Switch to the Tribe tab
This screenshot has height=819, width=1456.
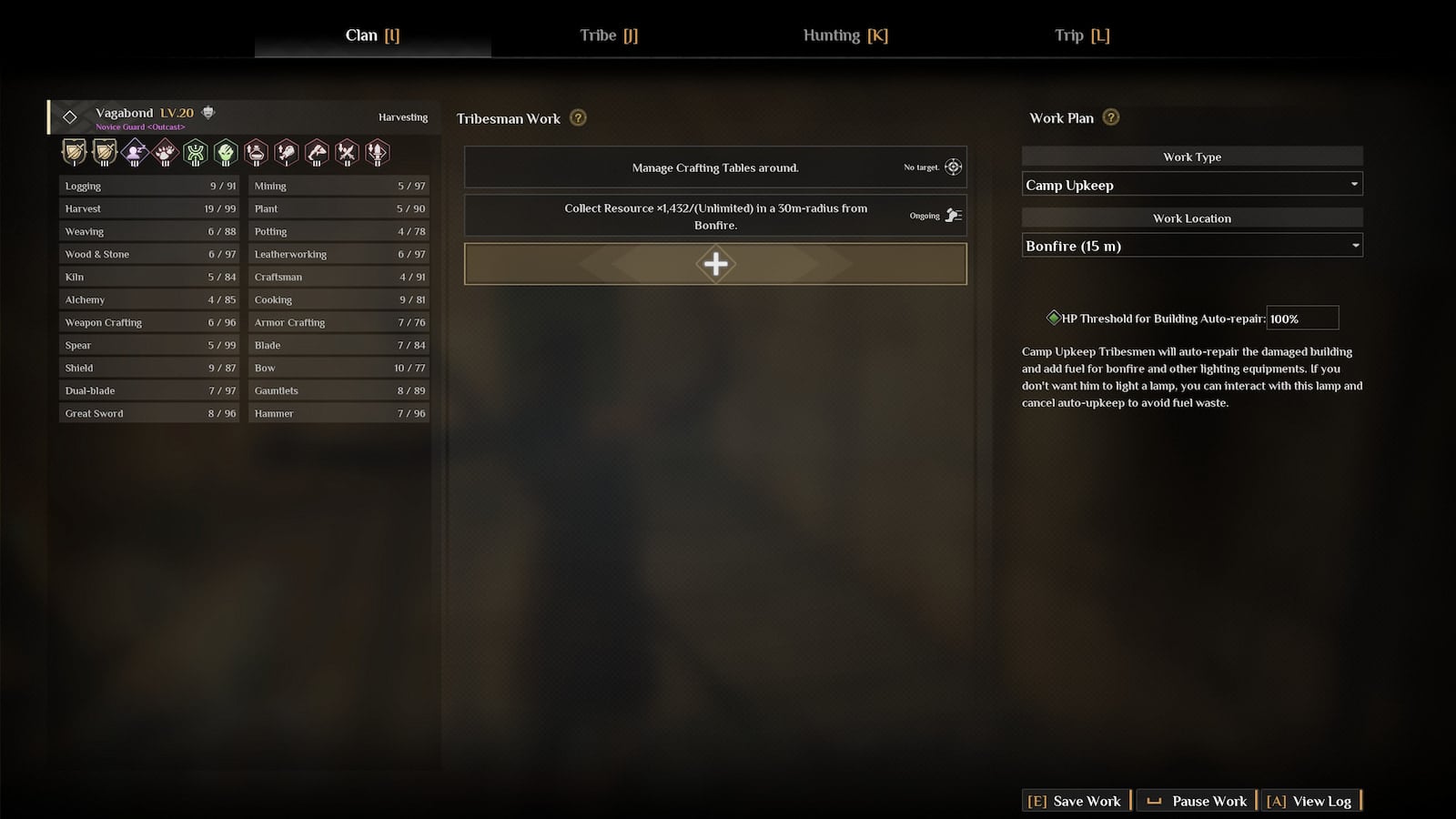tap(608, 35)
